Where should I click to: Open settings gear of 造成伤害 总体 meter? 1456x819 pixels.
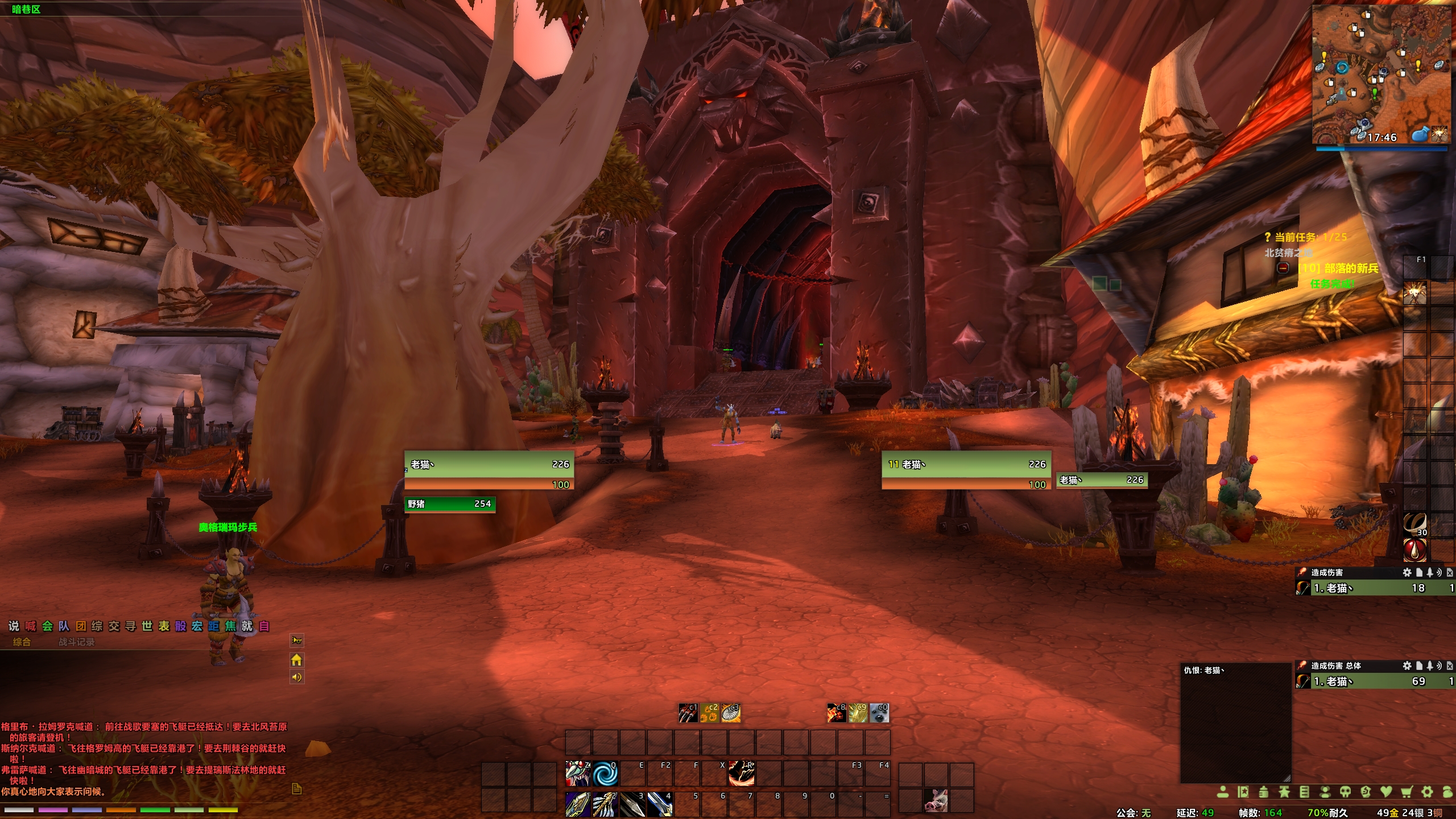pyautogui.click(x=1407, y=665)
